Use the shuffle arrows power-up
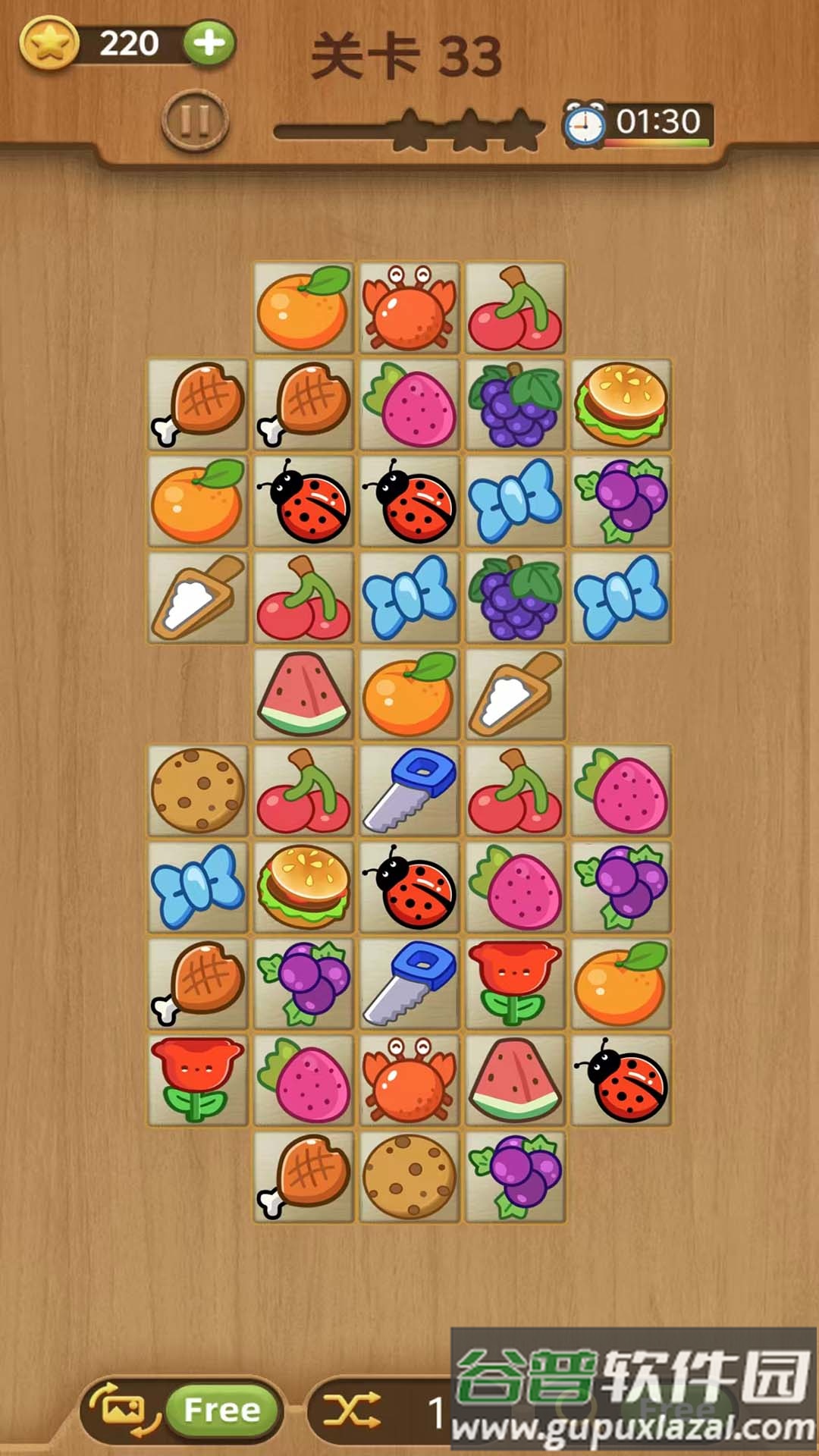This screenshot has height=1456, width=819. 352,1410
